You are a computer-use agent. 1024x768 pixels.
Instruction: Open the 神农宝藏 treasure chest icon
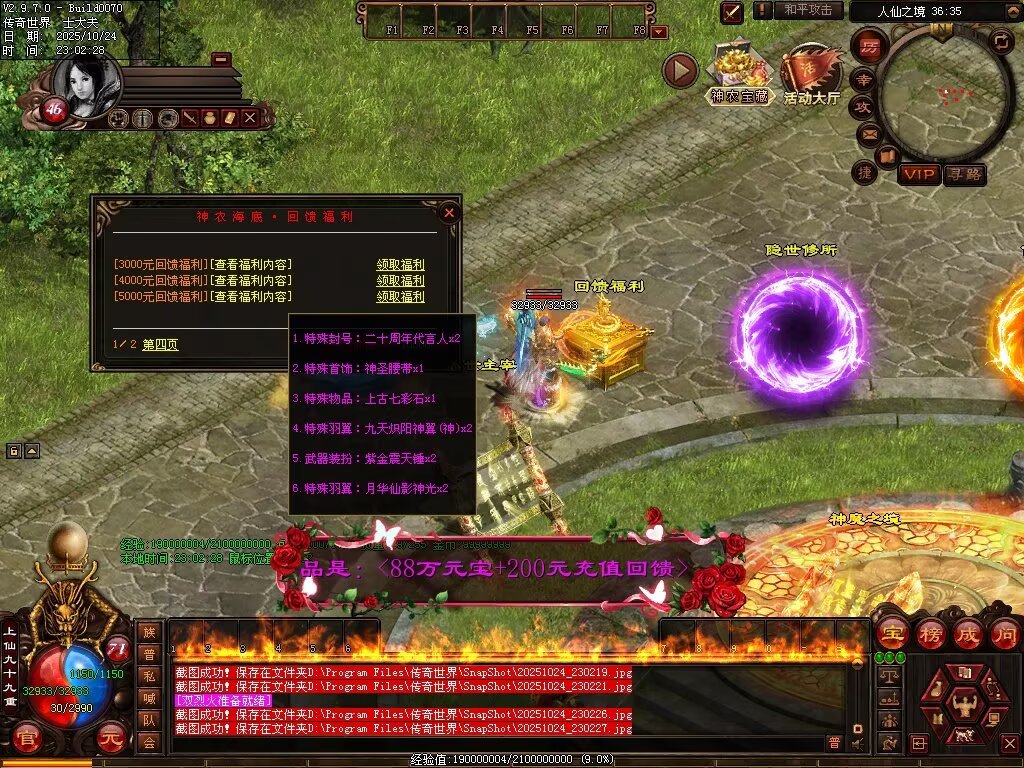[739, 72]
